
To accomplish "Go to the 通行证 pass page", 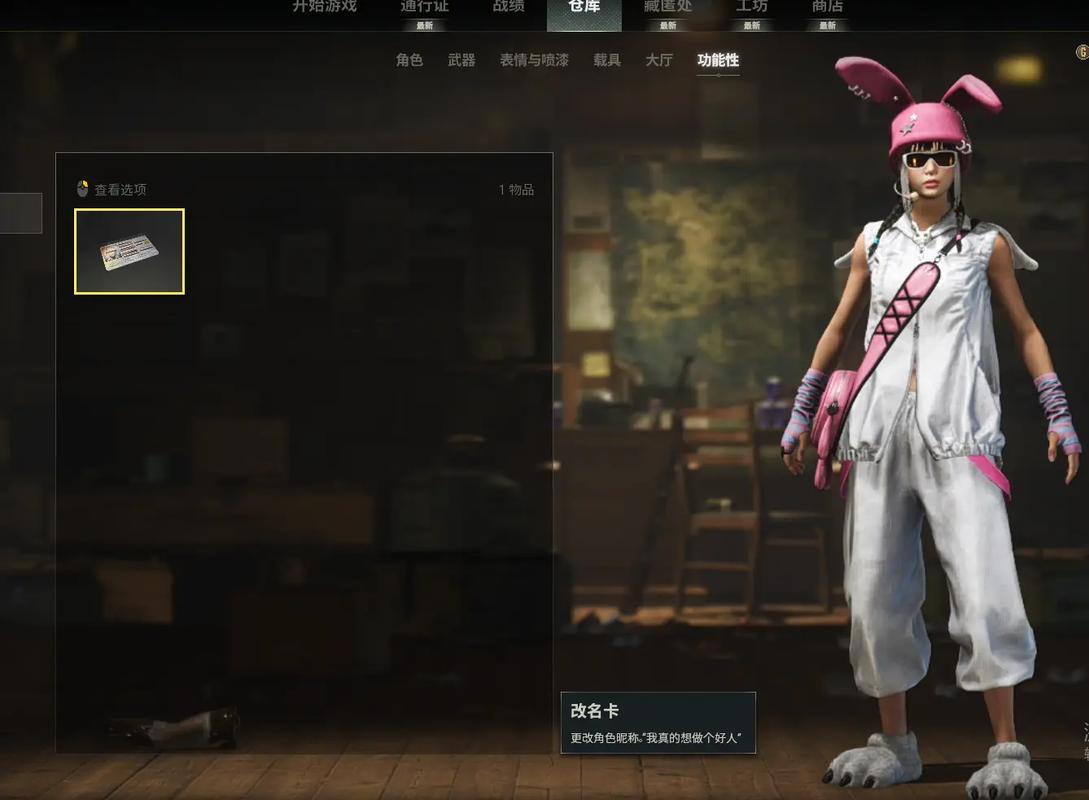I will tap(425, 7).
